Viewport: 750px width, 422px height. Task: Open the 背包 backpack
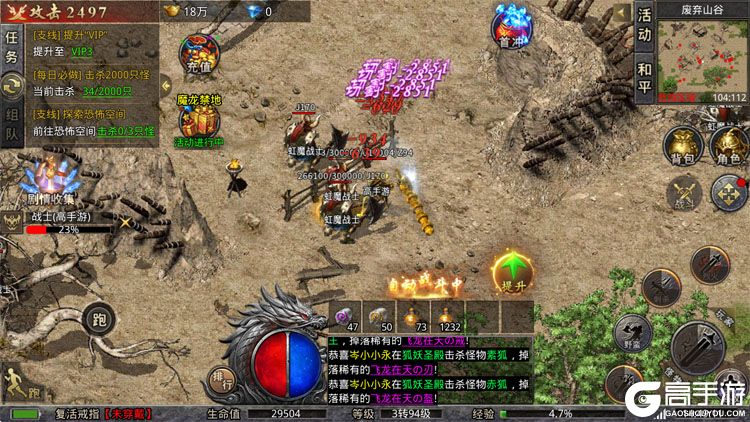[684, 145]
